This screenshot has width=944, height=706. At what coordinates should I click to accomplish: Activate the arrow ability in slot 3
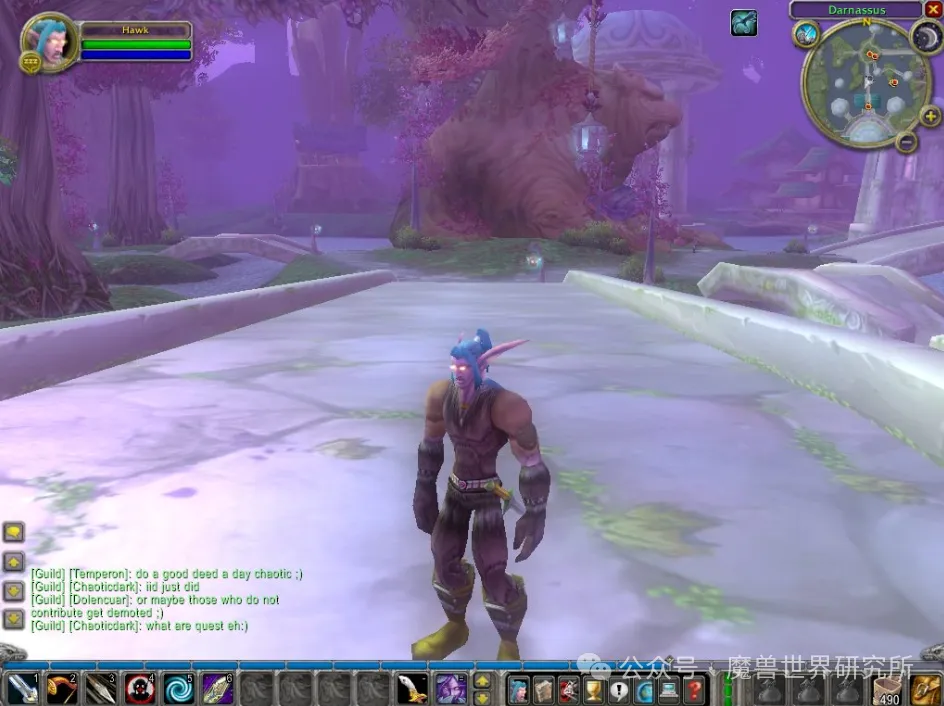point(100,689)
